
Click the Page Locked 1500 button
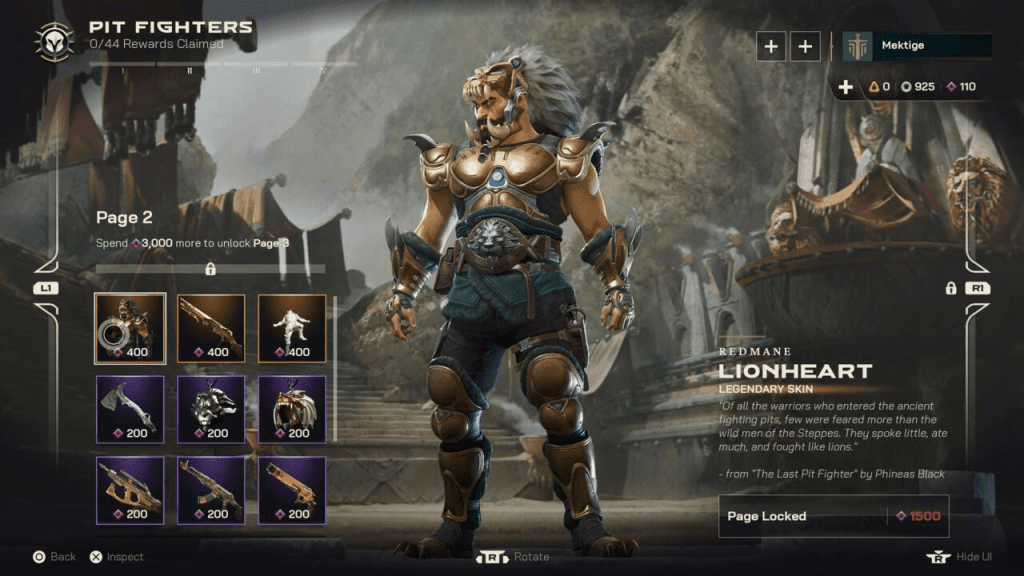coord(834,516)
